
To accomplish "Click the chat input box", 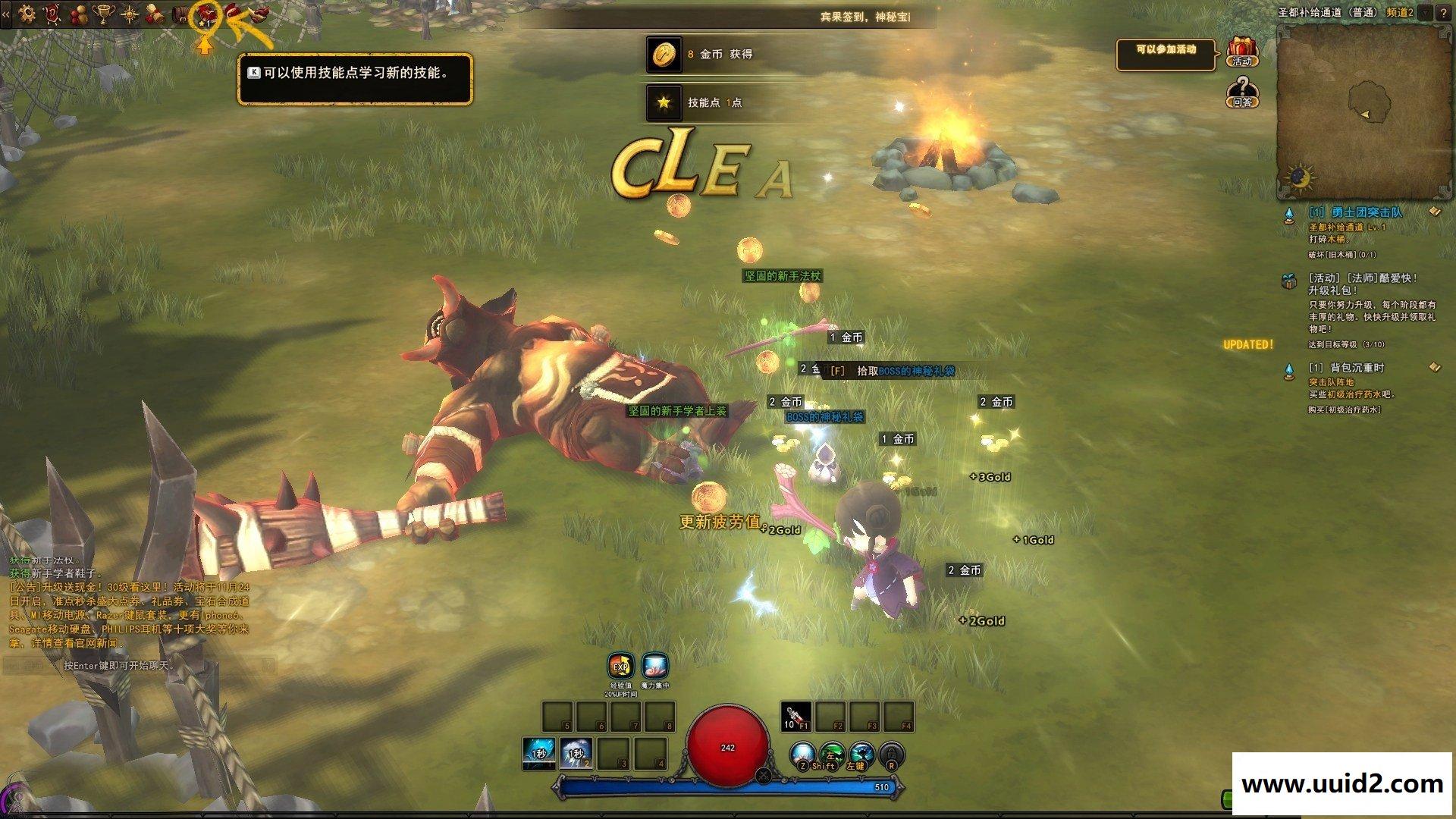I will (x=136, y=666).
